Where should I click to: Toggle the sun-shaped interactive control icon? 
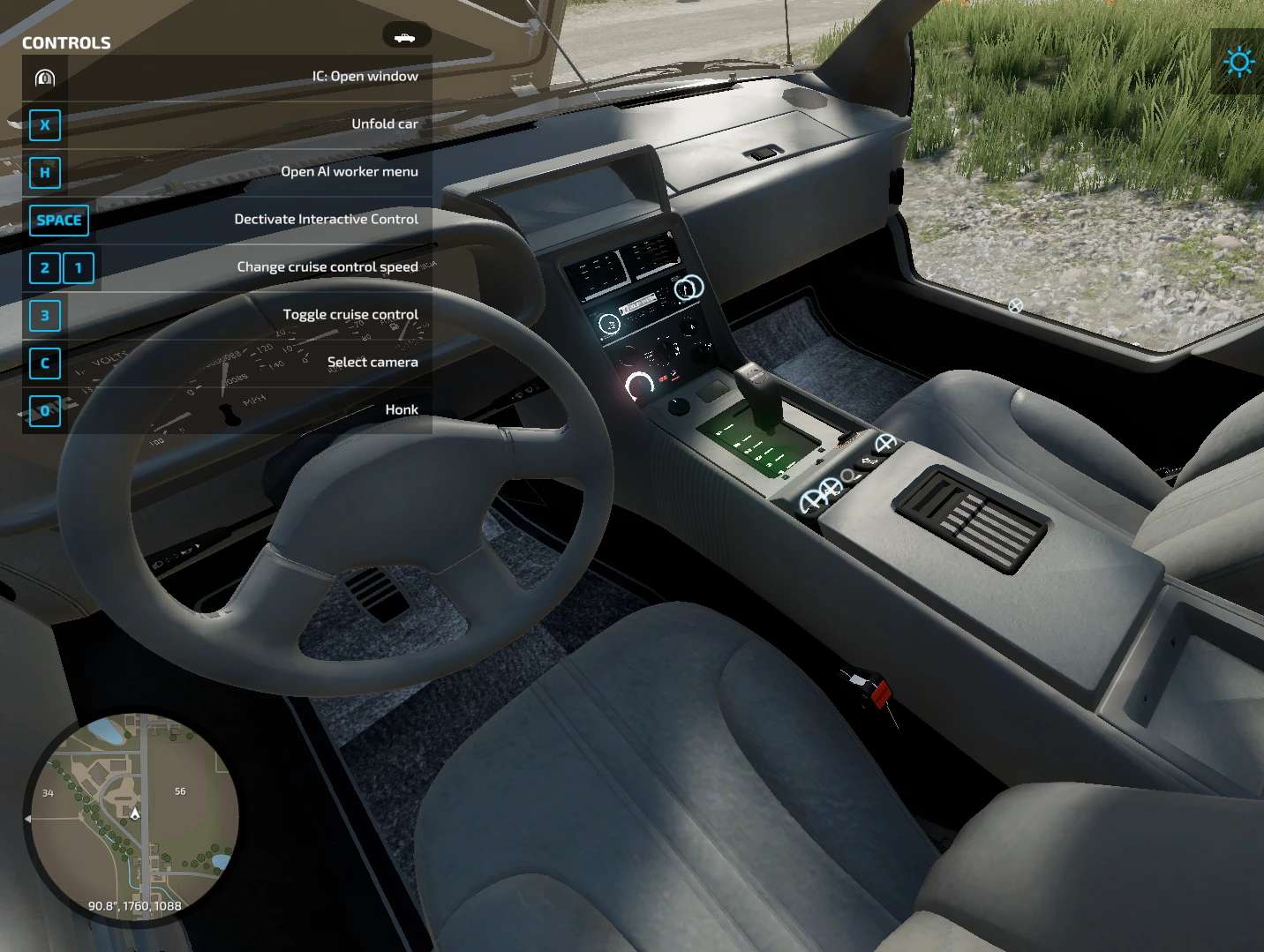point(1239,62)
